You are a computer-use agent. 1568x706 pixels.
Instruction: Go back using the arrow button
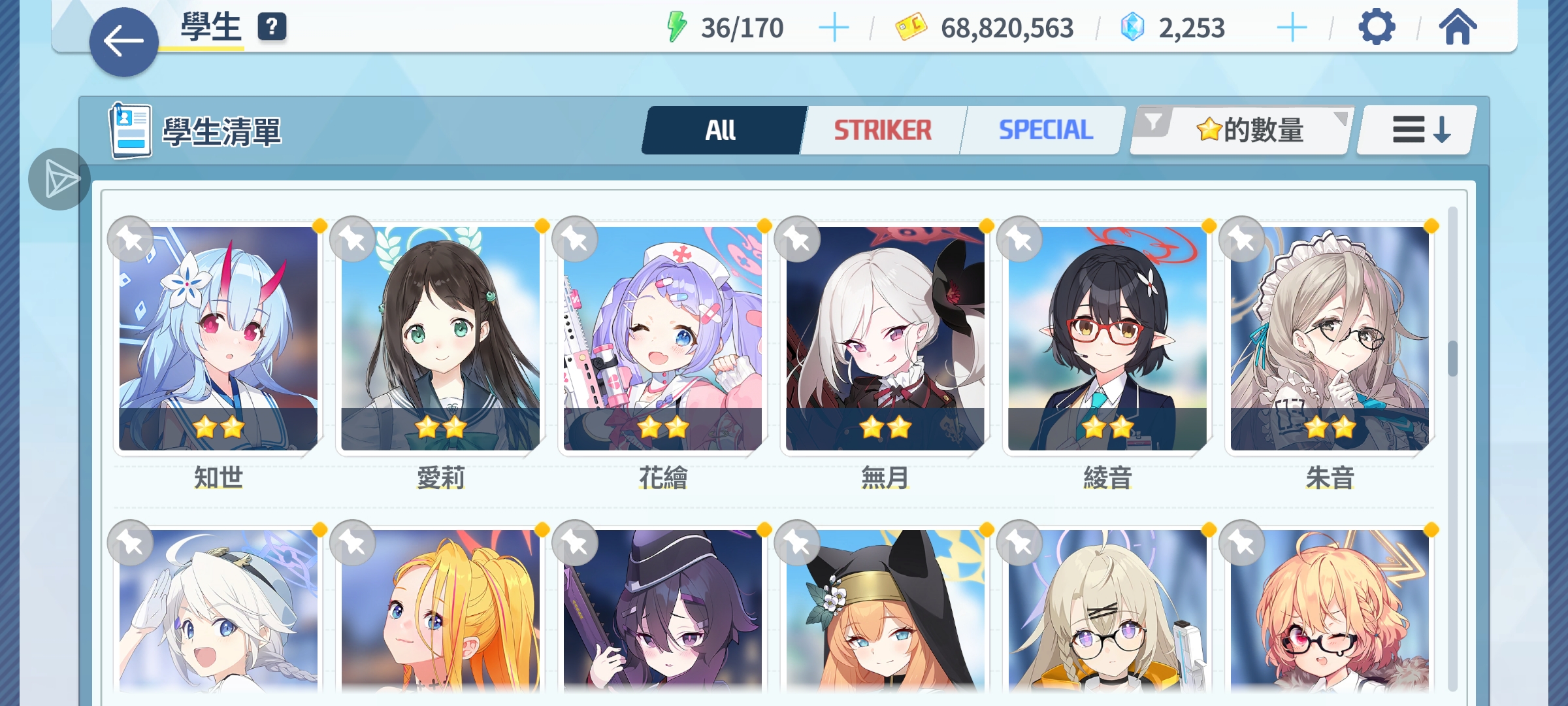point(123,42)
